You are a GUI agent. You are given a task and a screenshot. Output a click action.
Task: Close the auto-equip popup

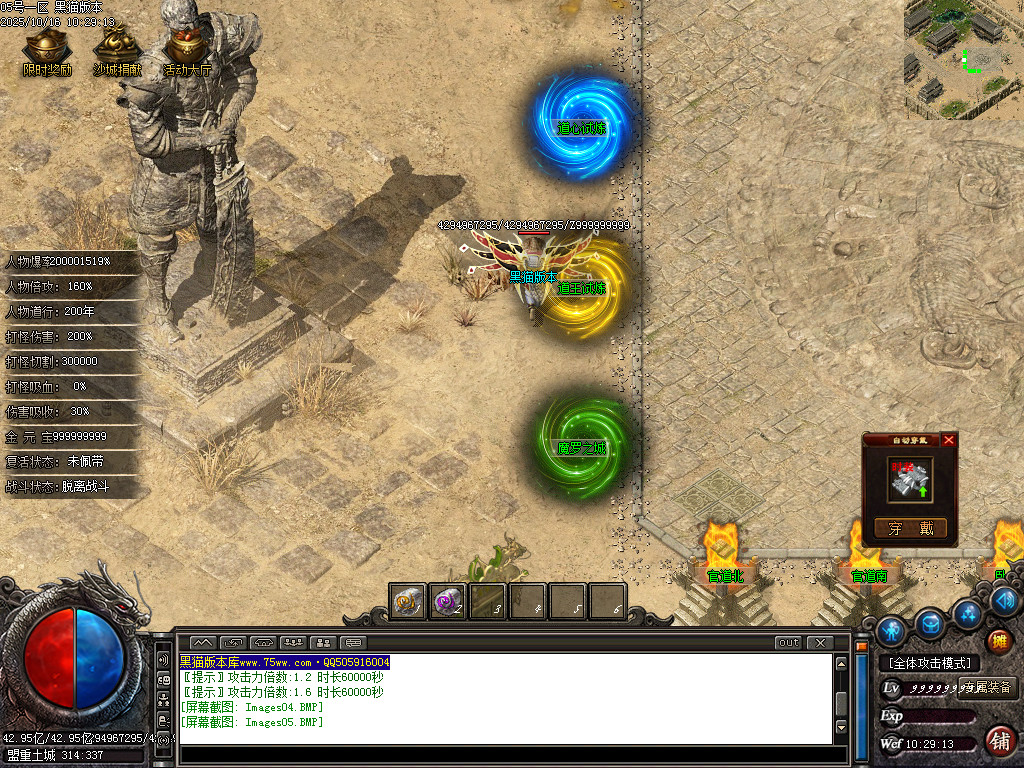click(x=949, y=440)
